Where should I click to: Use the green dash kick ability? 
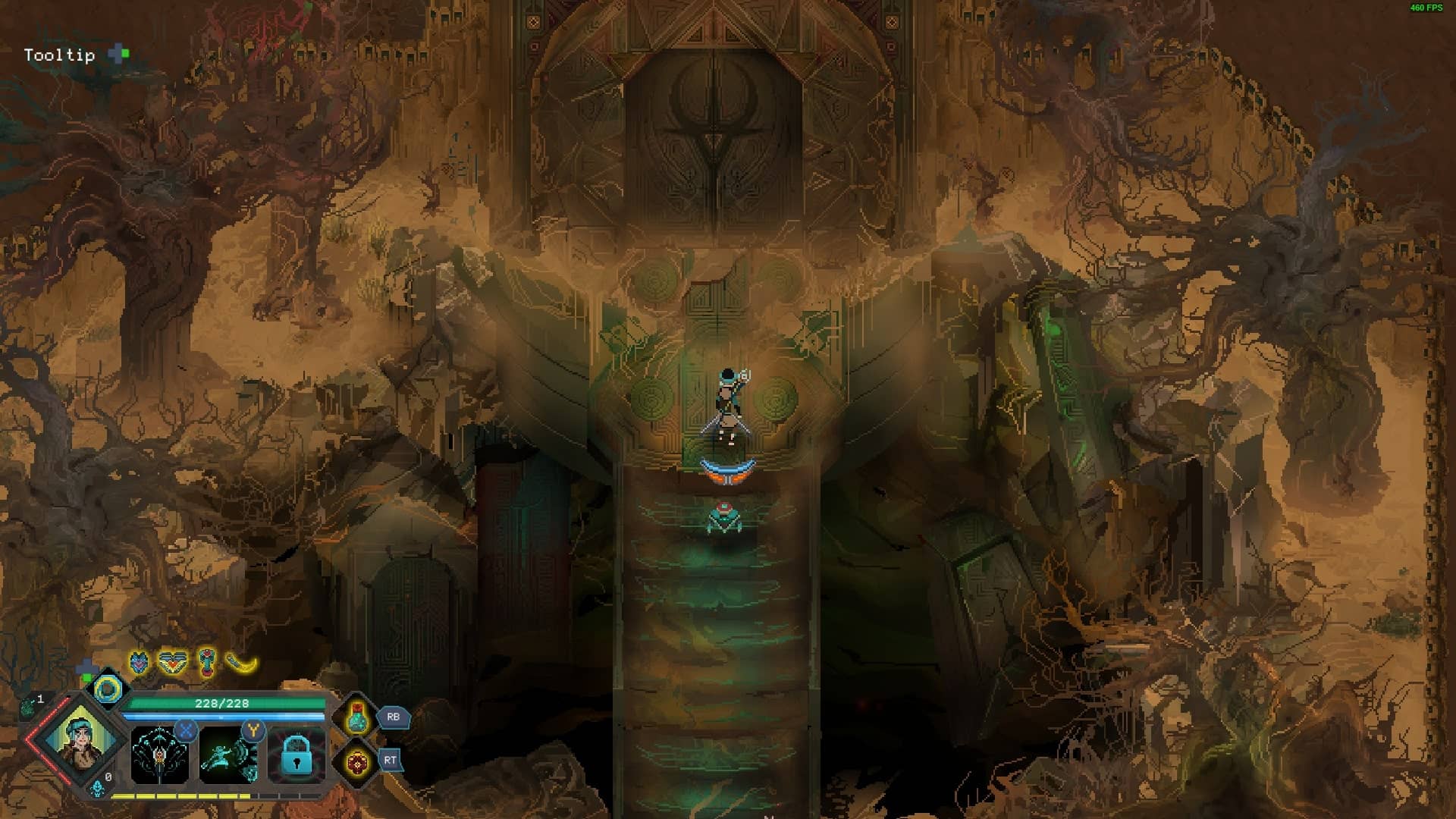coord(227,755)
